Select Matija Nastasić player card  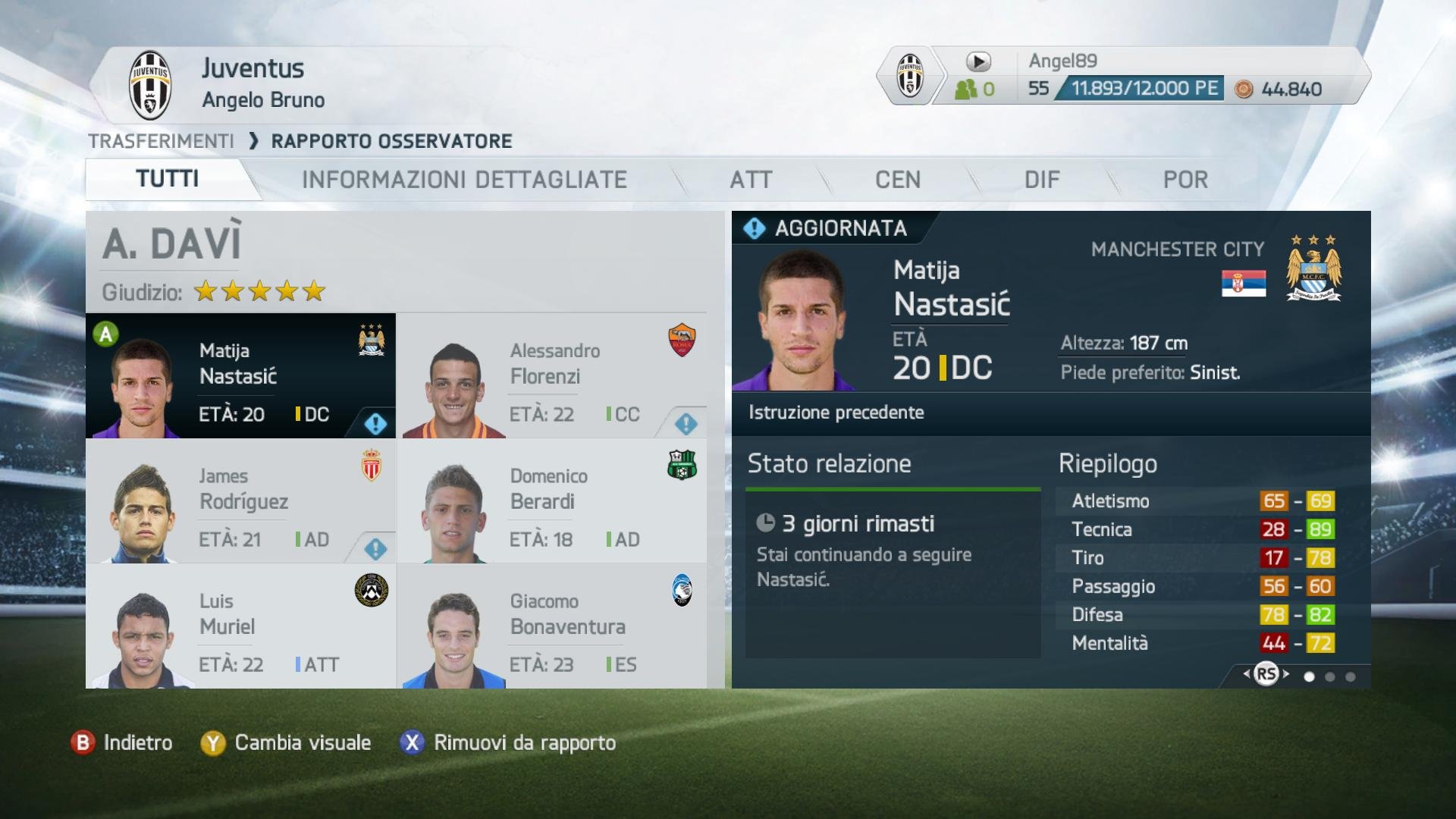(x=240, y=376)
